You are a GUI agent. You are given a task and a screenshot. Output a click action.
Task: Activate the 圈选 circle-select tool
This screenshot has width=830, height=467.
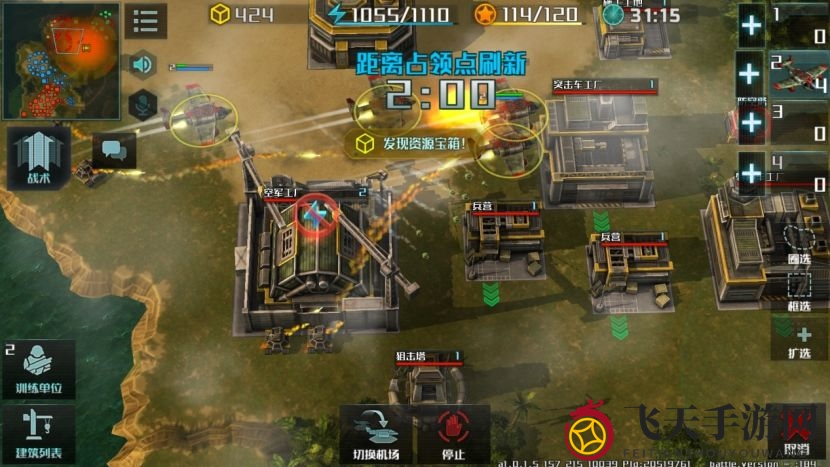(798, 243)
